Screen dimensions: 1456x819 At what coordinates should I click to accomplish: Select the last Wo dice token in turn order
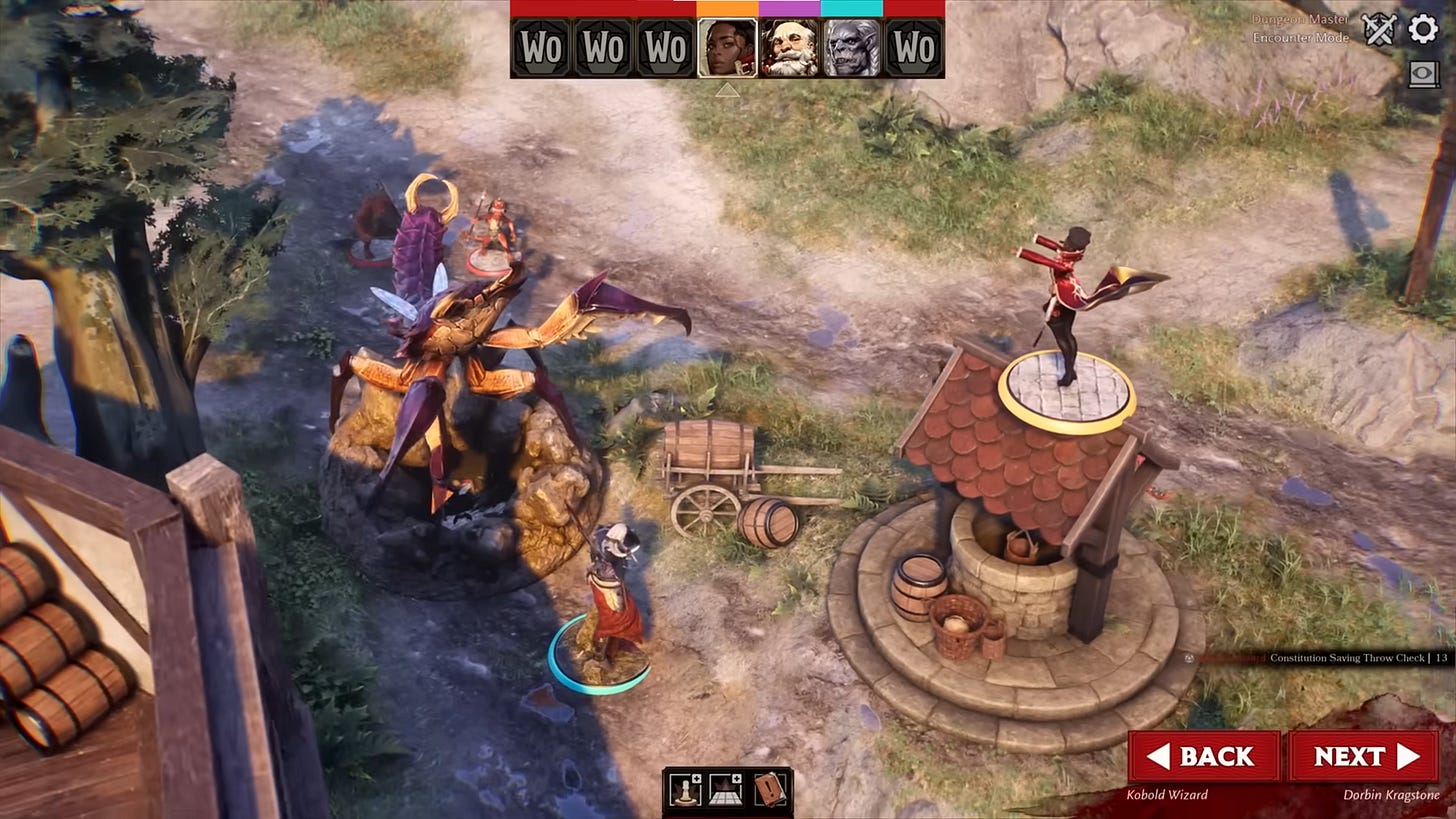(913, 47)
